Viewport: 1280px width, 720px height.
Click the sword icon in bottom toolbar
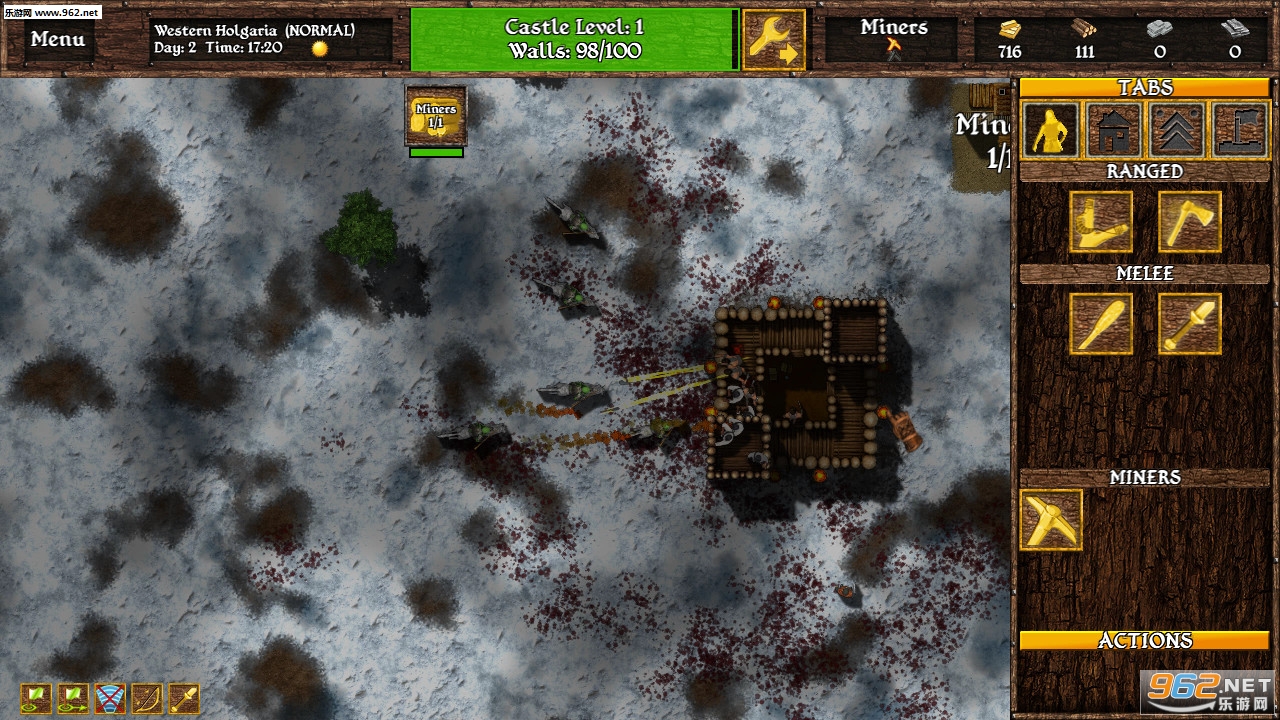pos(184,698)
